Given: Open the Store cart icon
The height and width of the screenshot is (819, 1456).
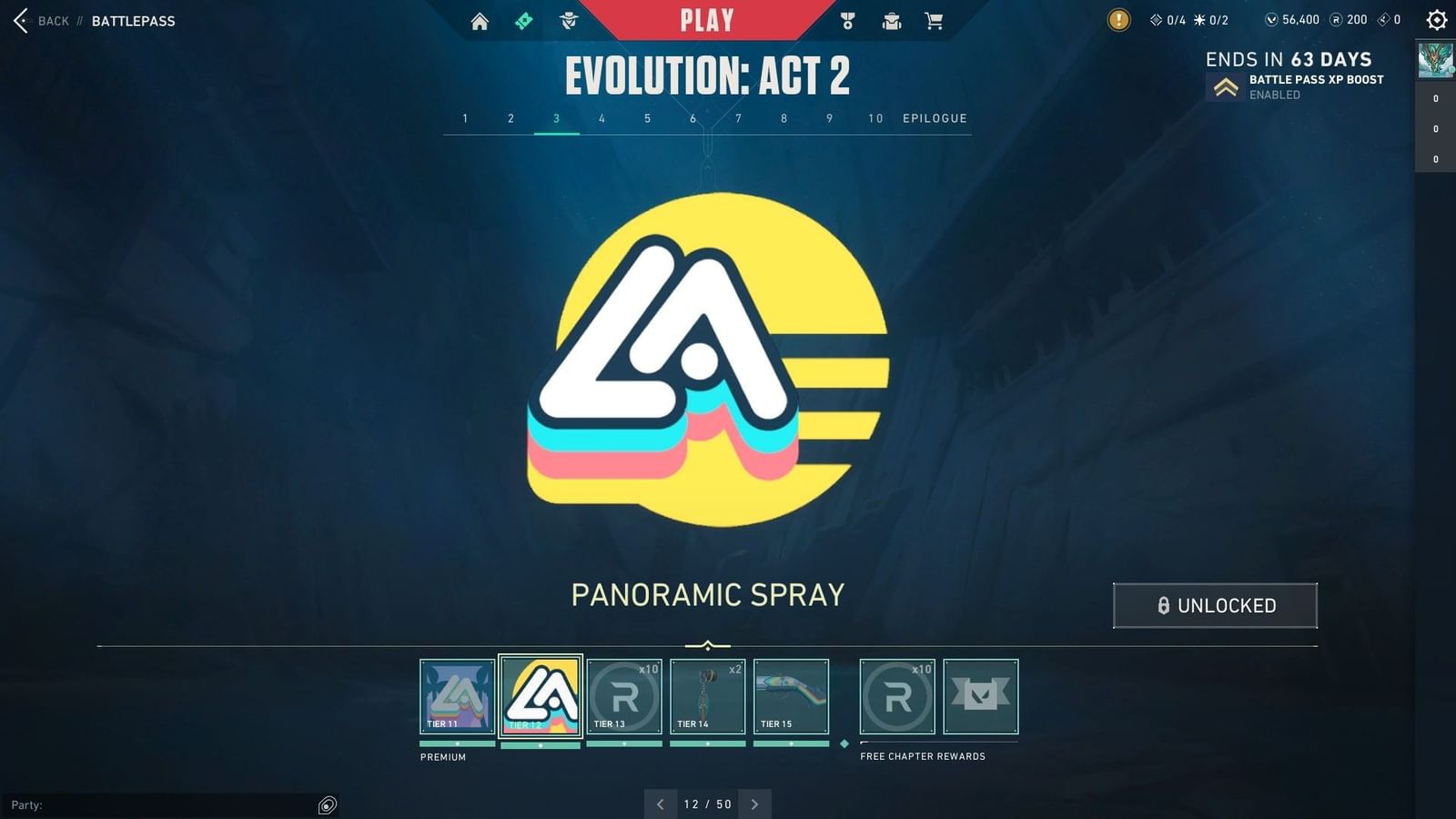Looking at the screenshot, I should (935, 20).
